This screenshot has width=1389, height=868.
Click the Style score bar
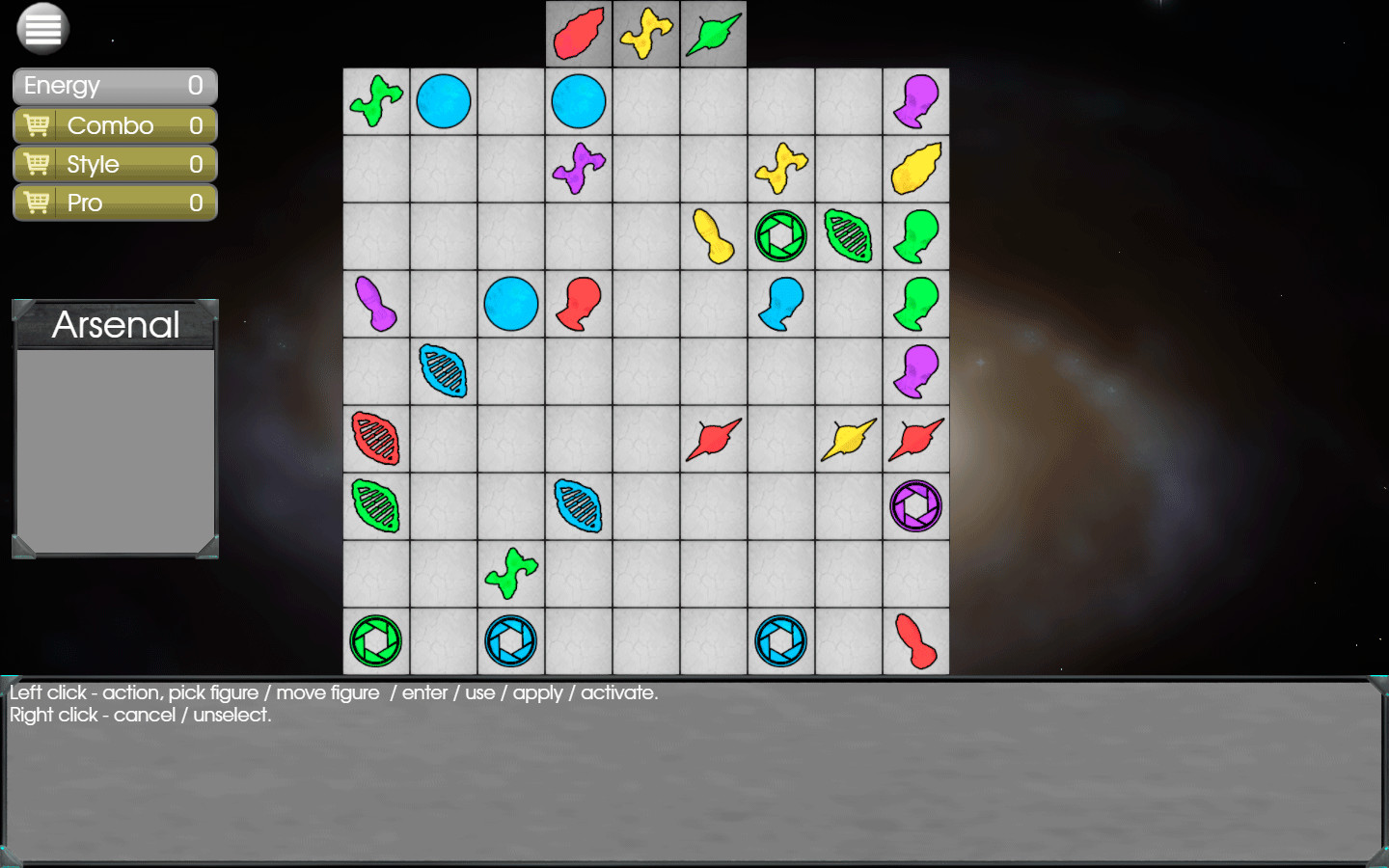[x=114, y=164]
